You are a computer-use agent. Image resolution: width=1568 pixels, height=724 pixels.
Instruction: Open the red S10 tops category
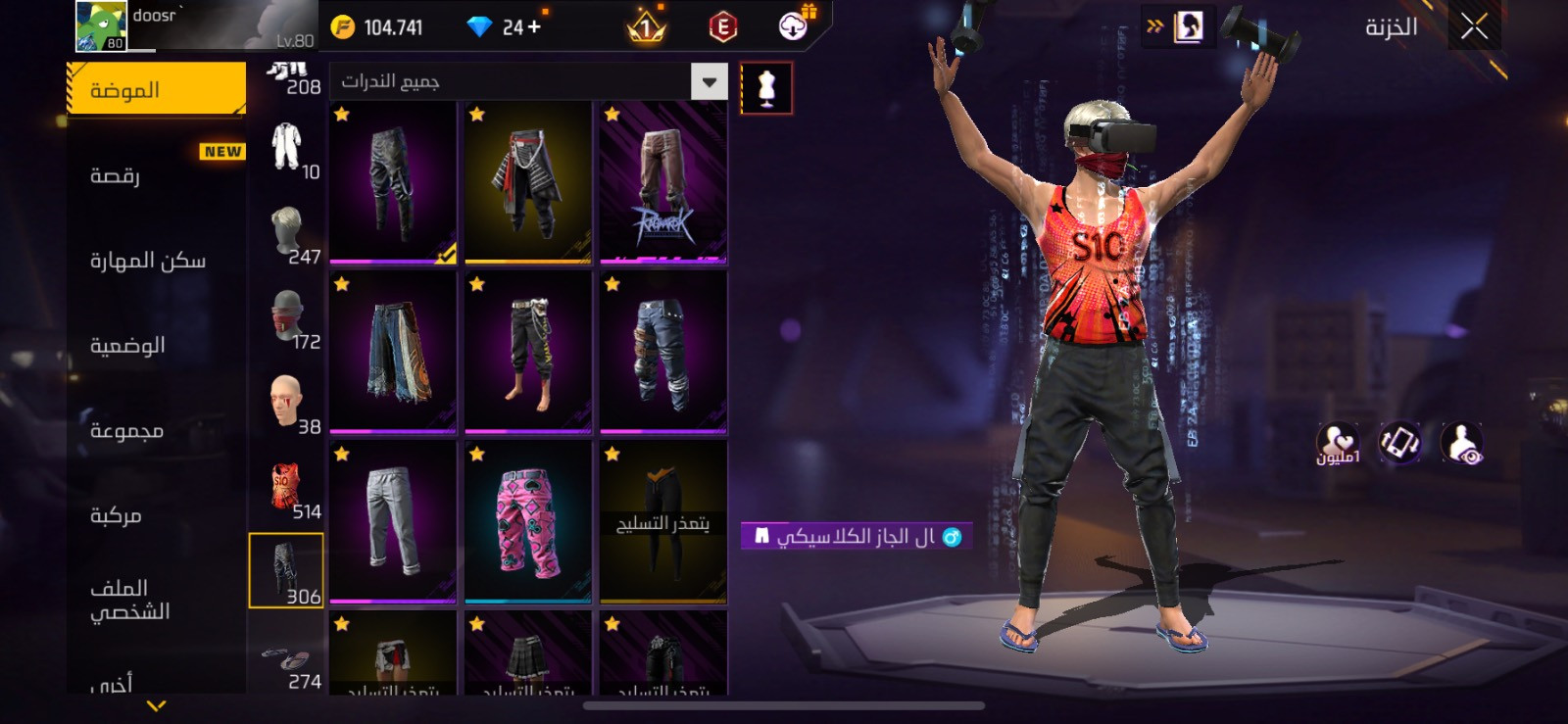pyautogui.click(x=288, y=488)
